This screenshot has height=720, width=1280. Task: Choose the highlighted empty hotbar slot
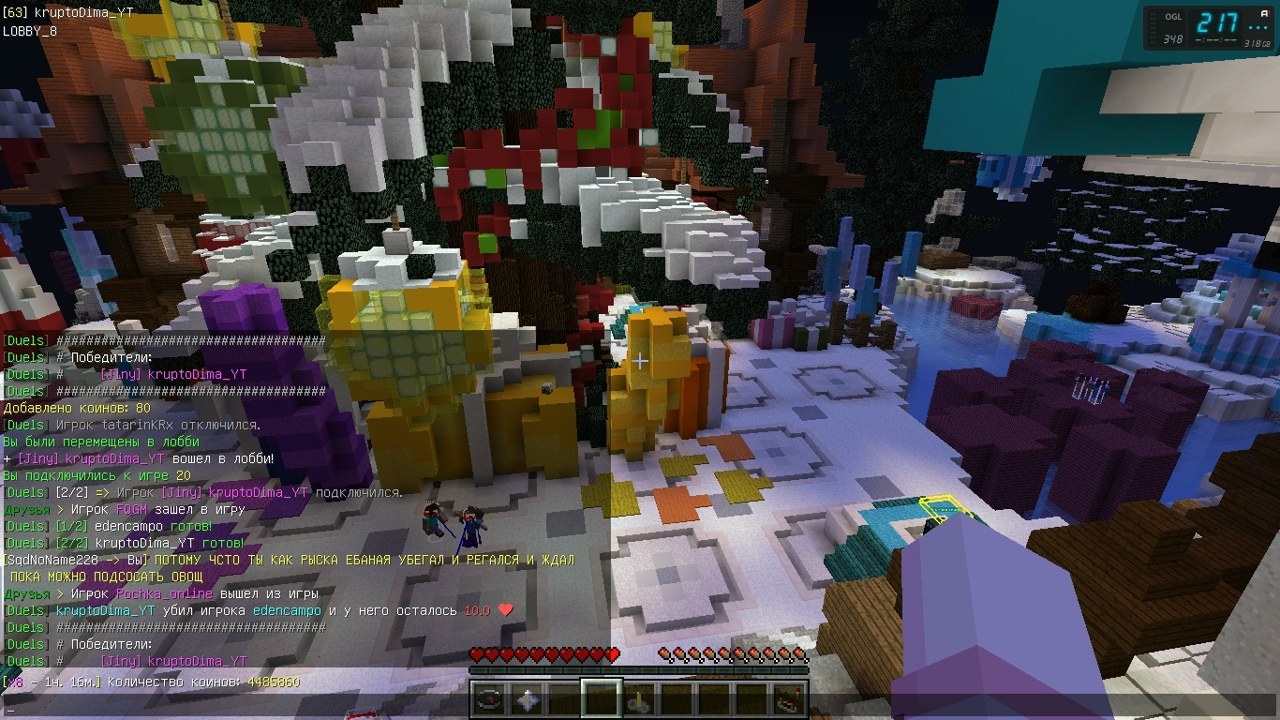(602, 699)
